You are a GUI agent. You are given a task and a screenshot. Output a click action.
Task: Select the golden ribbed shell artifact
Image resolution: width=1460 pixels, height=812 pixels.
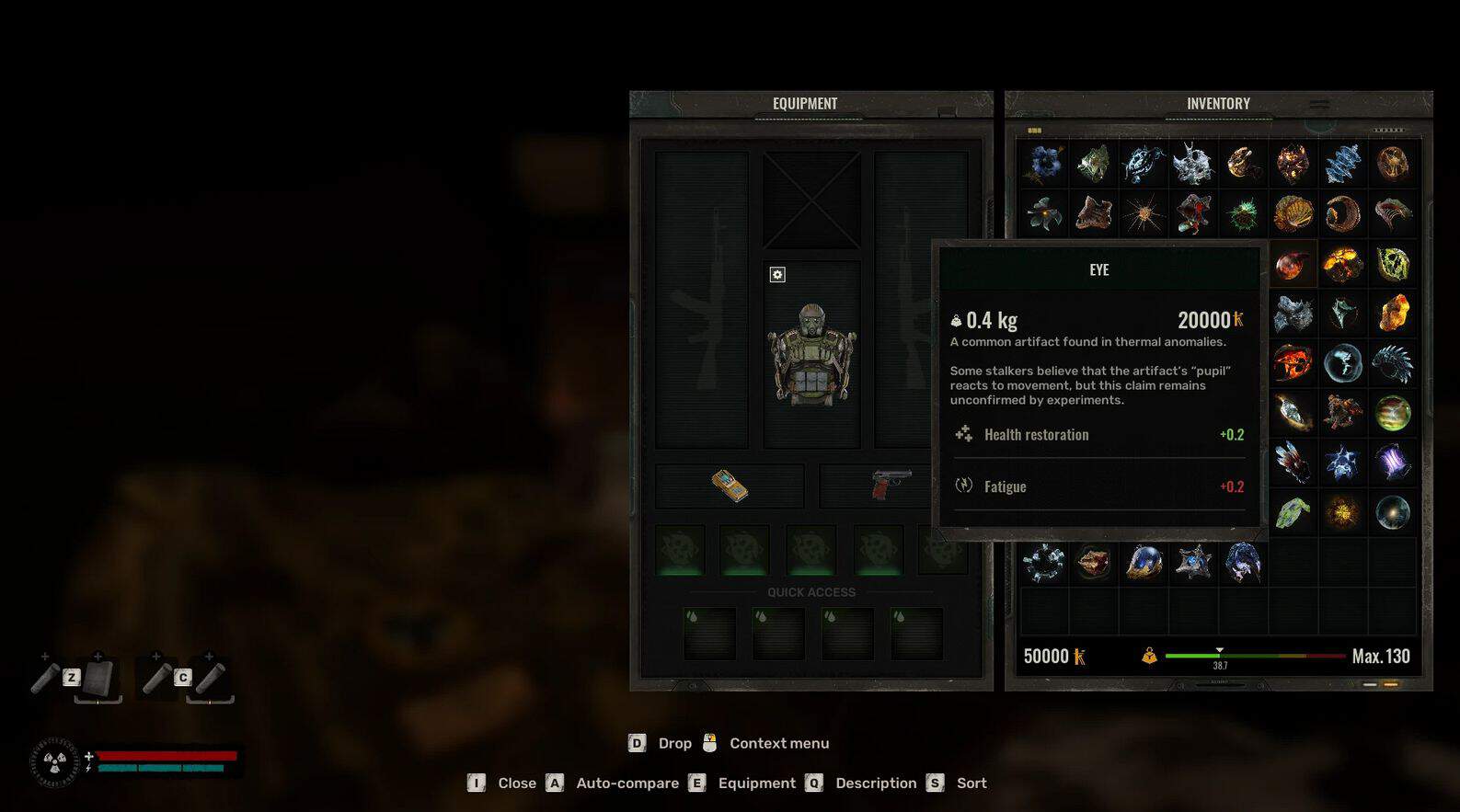pyautogui.click(x=1293, y=214)
